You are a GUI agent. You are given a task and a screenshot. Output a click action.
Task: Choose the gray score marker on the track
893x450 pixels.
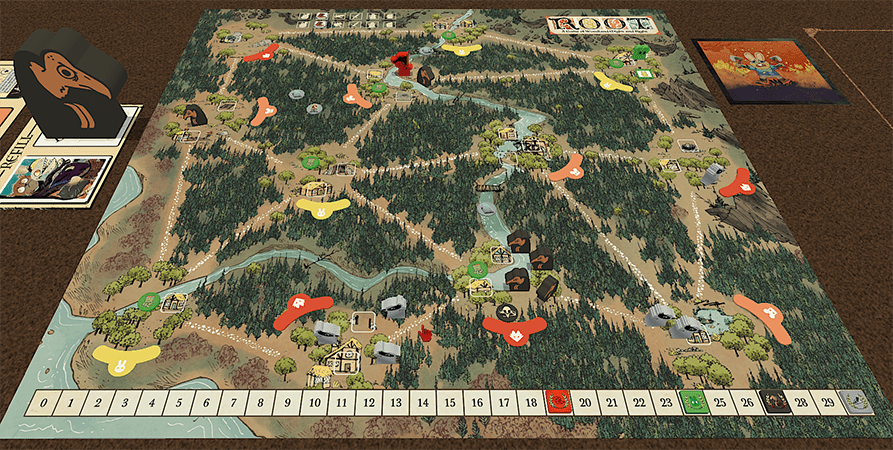[851, 402]
